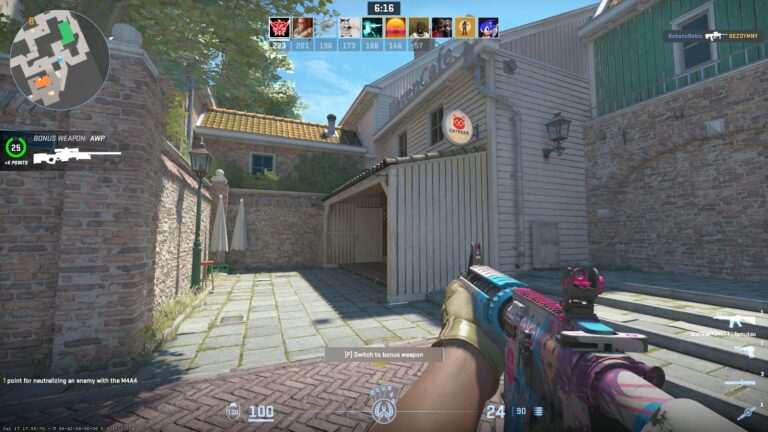768x432 pixels.
Task: Select the bottom utility weapon slot icon
Action: (745, 413)
